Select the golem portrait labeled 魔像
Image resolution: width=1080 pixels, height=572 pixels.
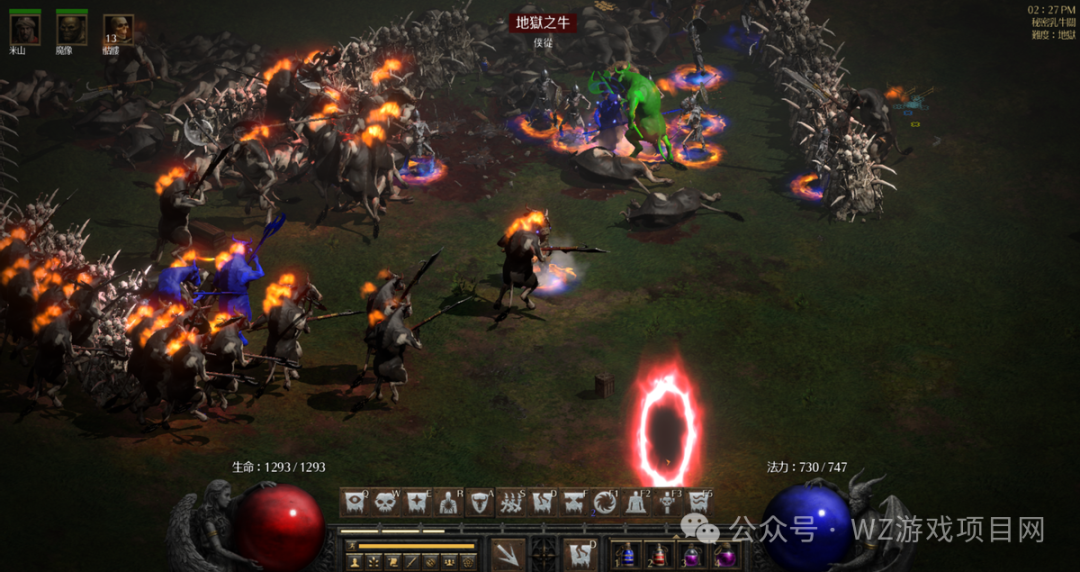pyautogui.click(x=71, y=29)
